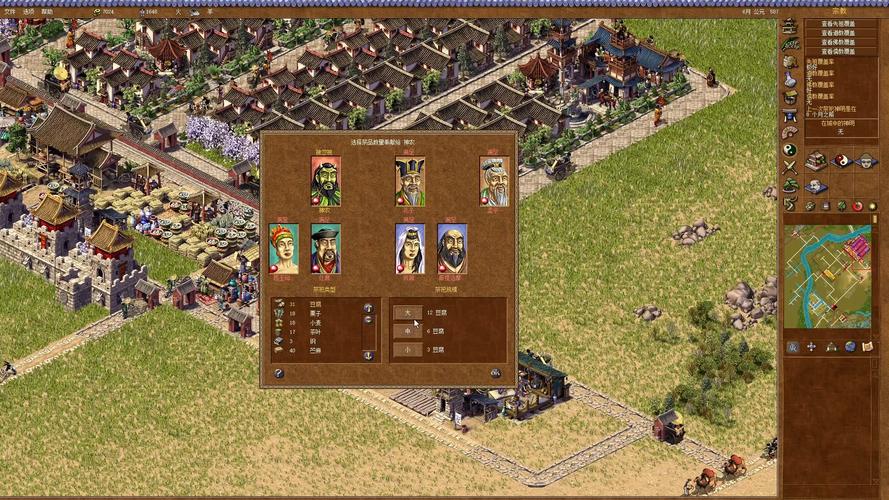Screen dimensions: 889x500
Task: Close the offering dialog with the bottom-right button
Action: coord(496,373)
